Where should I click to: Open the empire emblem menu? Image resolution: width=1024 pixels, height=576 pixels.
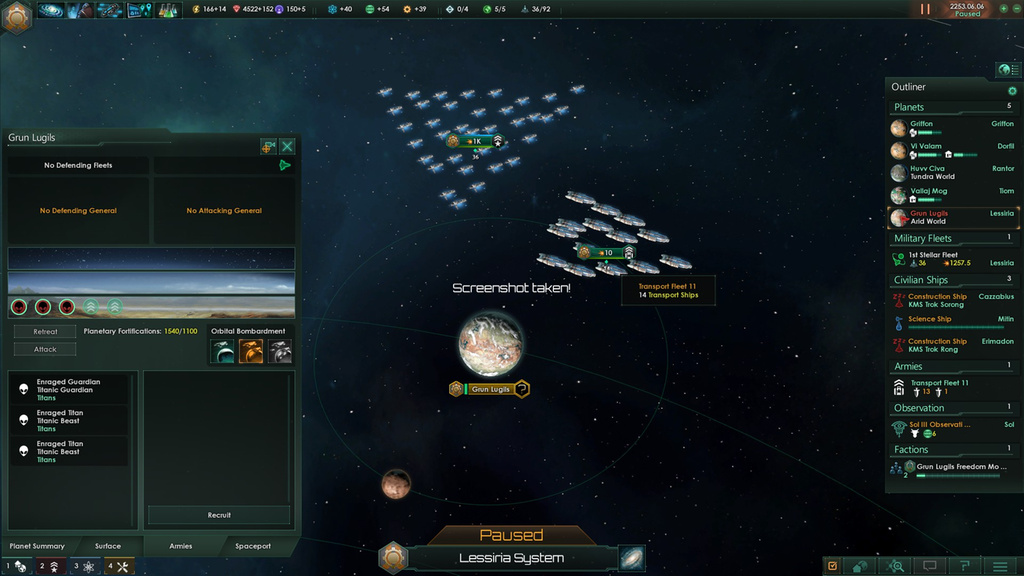click(18, 17)
